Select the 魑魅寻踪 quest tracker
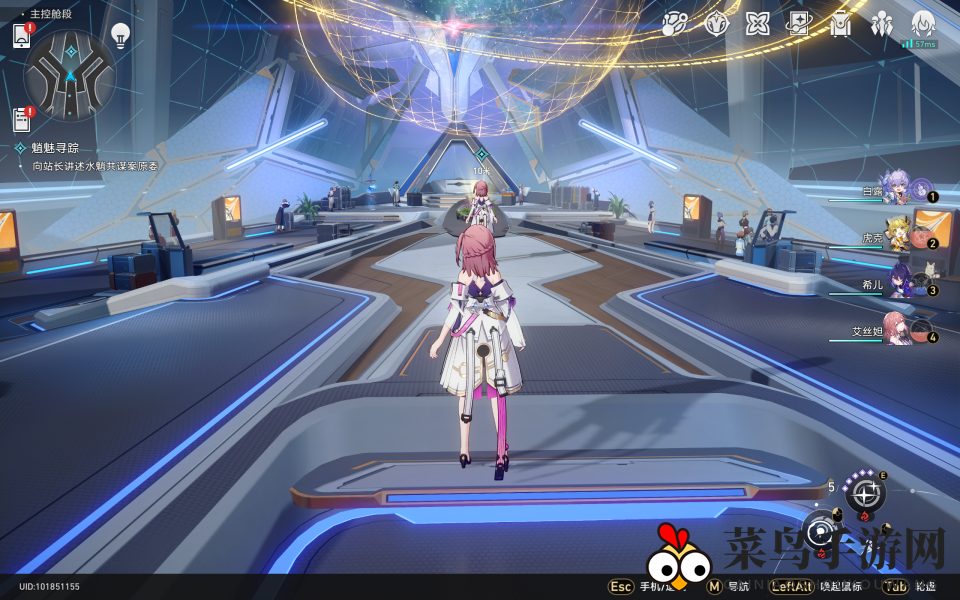Image resolution: width=960 pixels, height=600 pixels. click(55, 148)
